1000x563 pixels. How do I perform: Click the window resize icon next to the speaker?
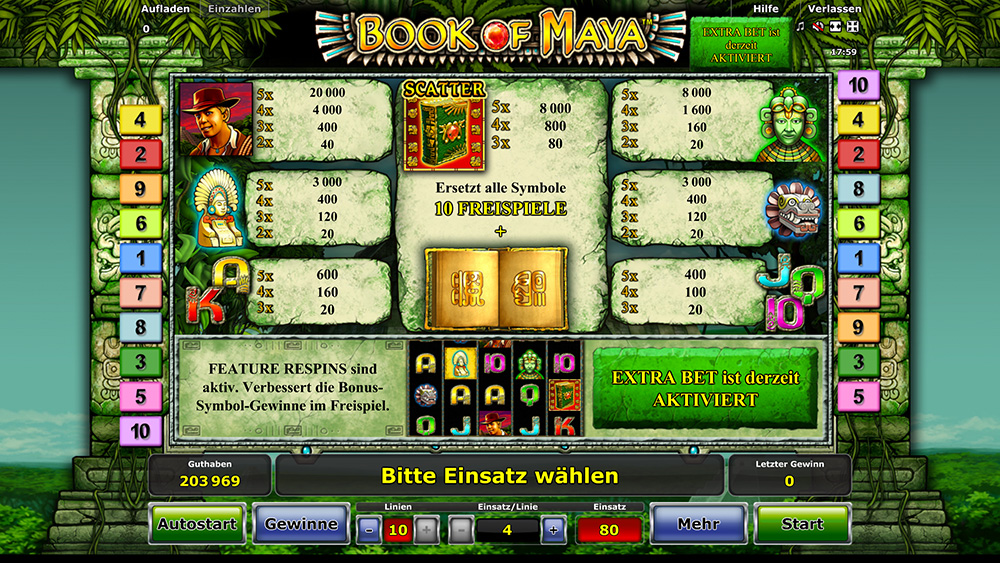[x=835, y=27]
